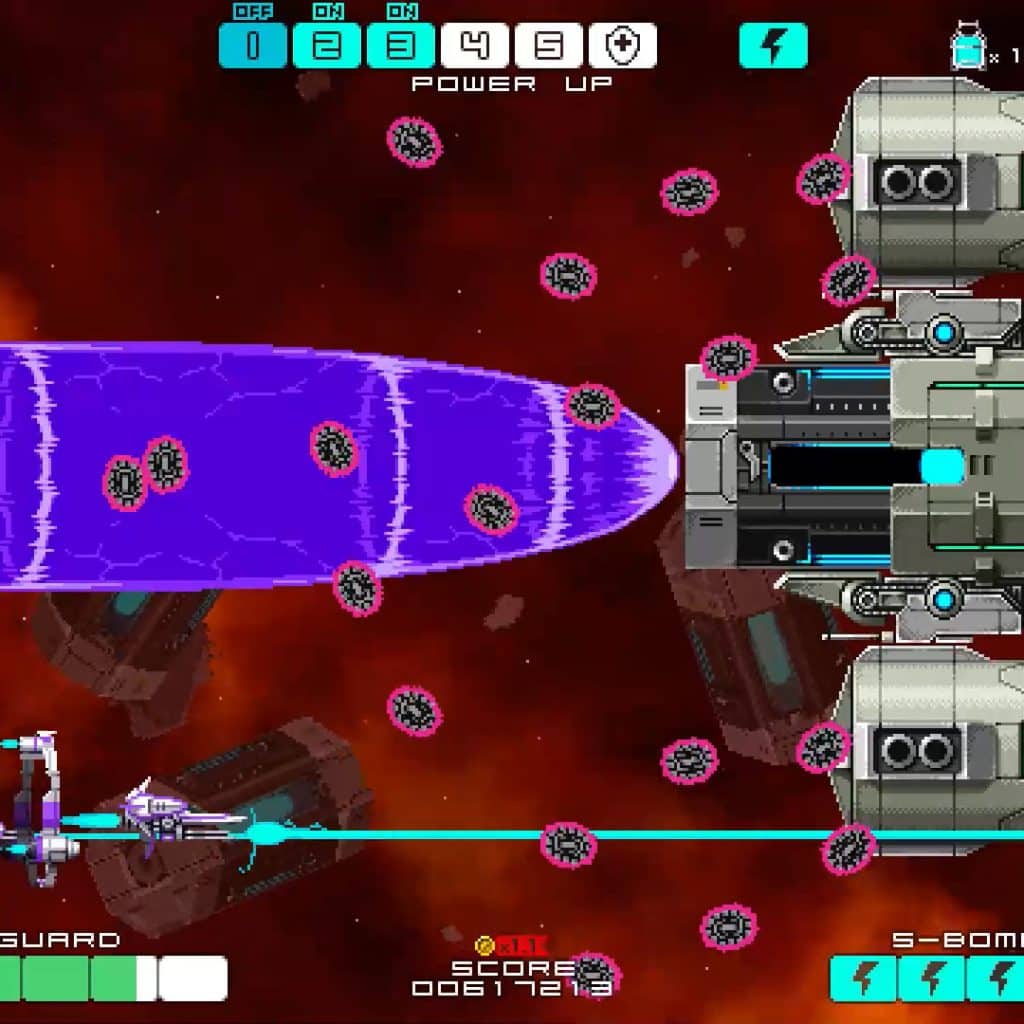
Task: Activate the shield power up slot
Action: (622, 46)
